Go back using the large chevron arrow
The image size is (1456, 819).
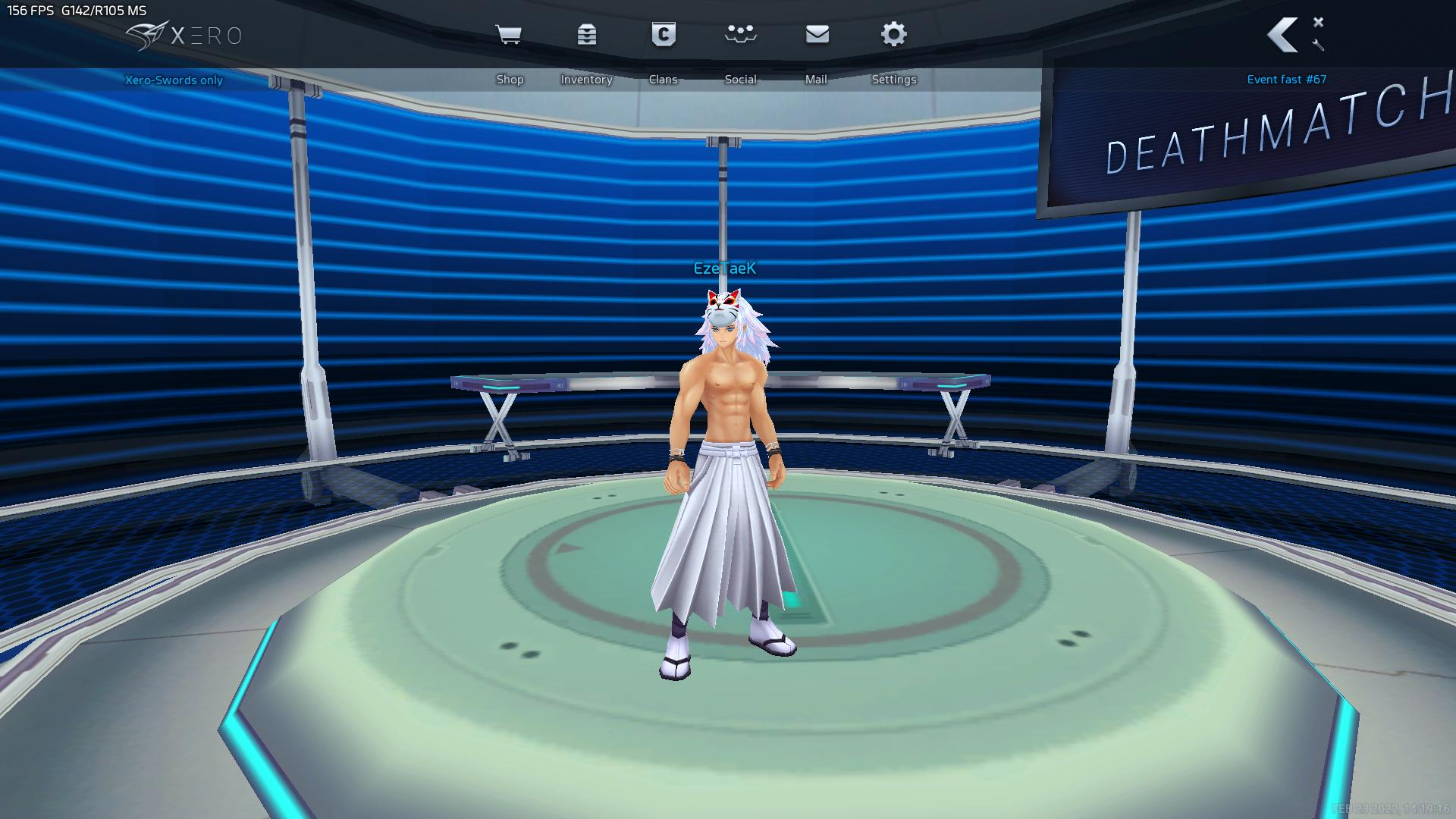pyautogui.click(x=1283, y=35)
